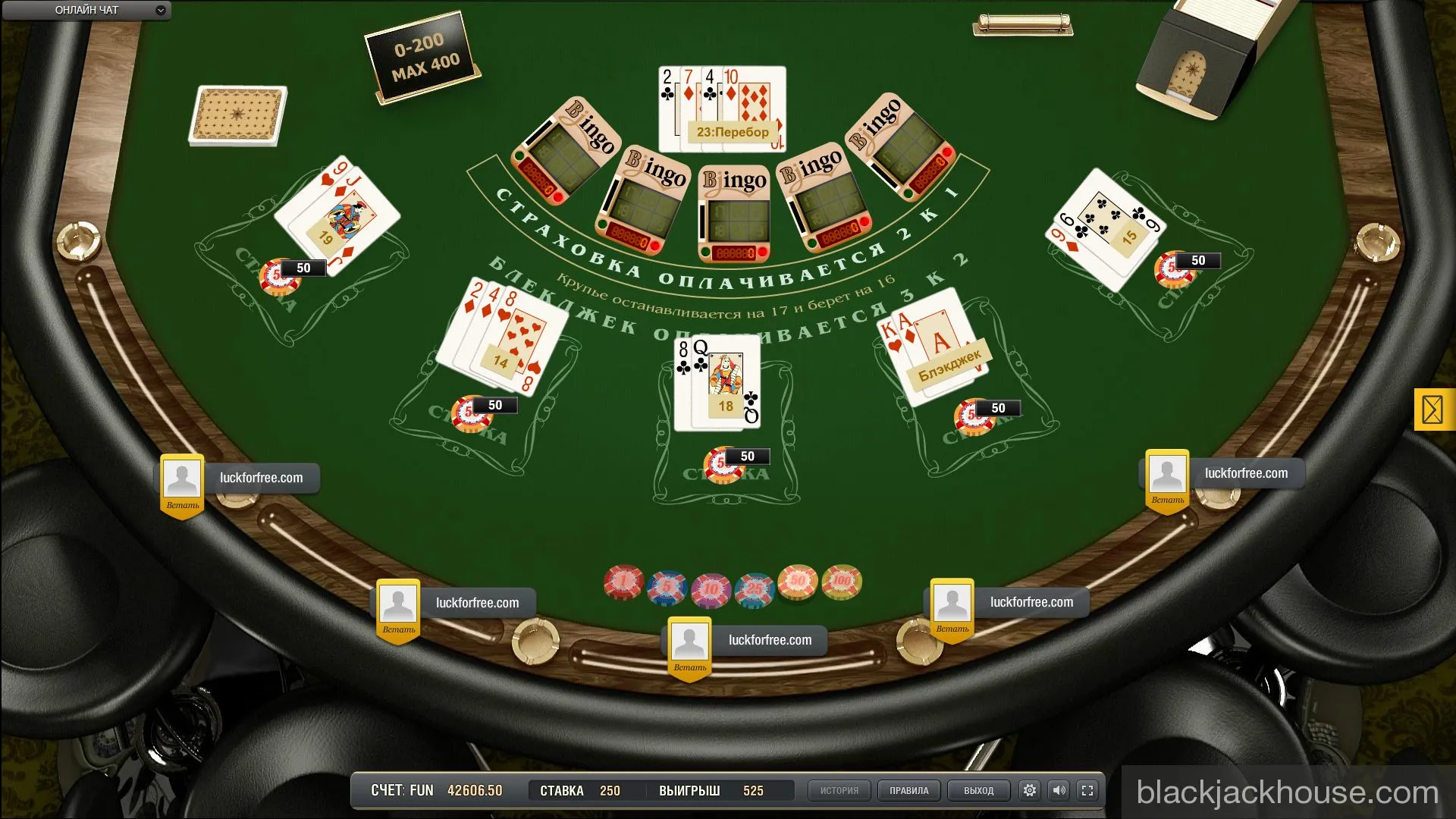Open the game rules via ПРАВИЛА
Viewport: 1456px width, 819px height.
pos(909,790)
